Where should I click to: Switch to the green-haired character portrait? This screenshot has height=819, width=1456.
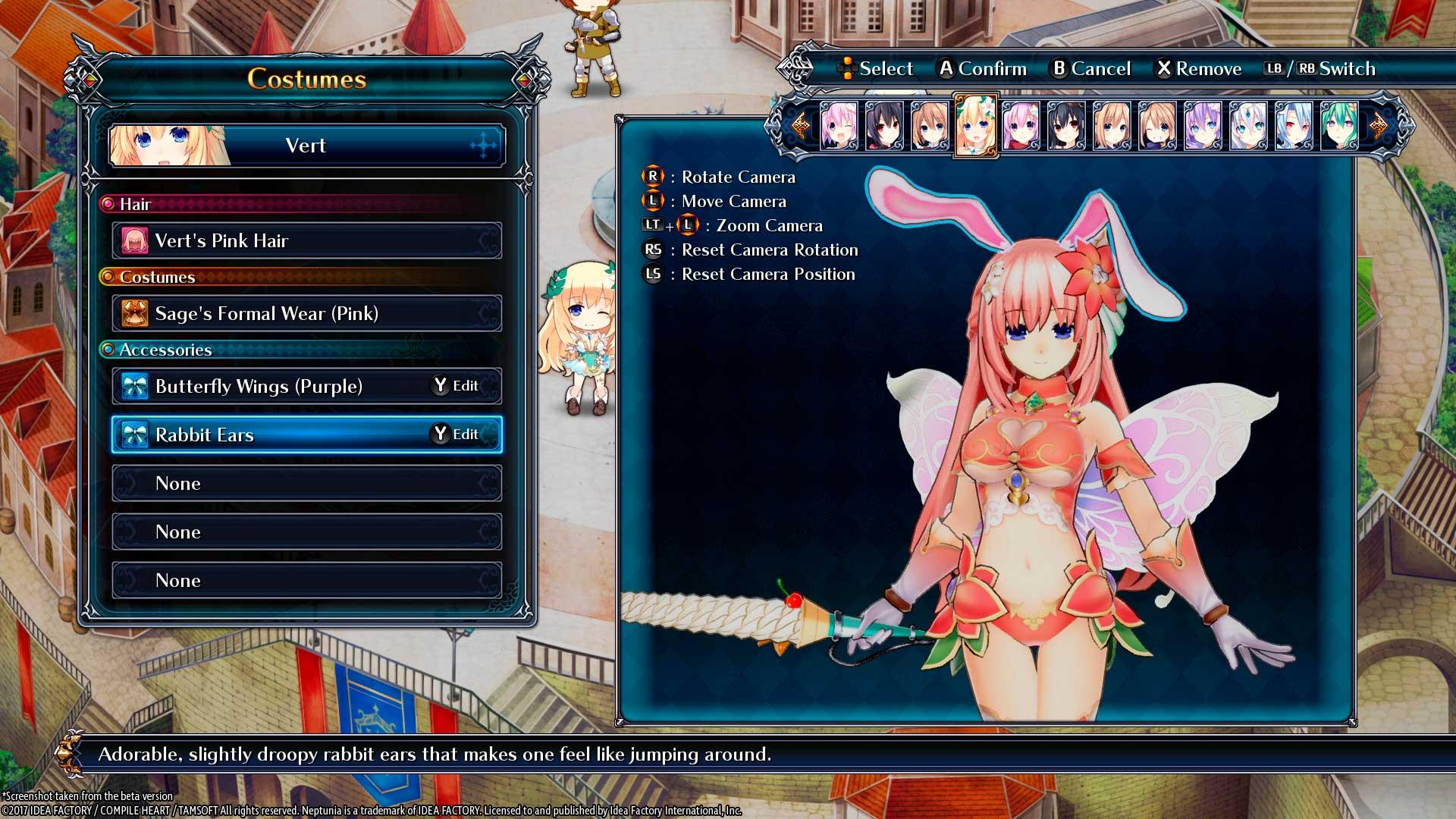[1338, 125]
